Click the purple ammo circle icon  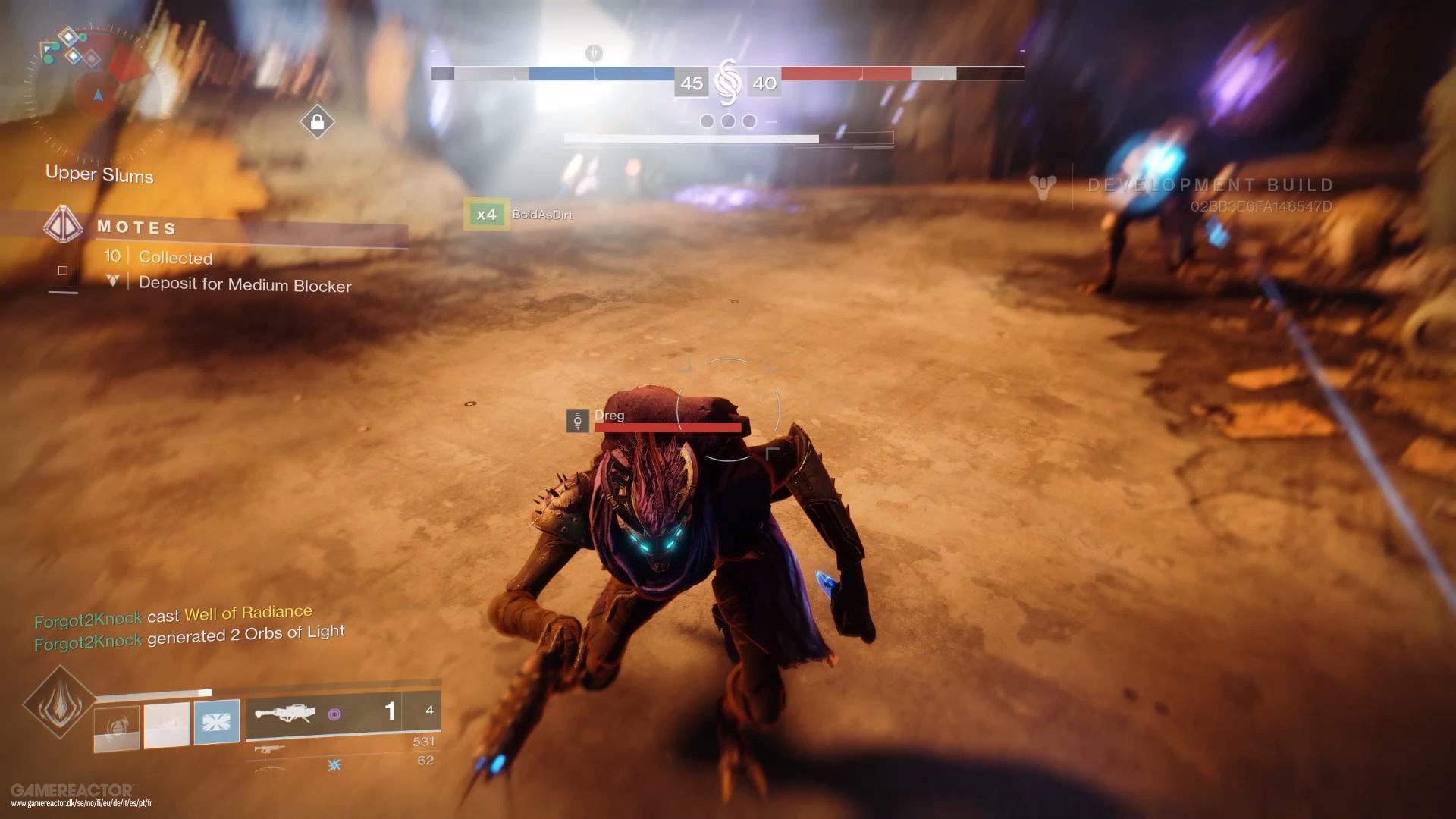335,714
